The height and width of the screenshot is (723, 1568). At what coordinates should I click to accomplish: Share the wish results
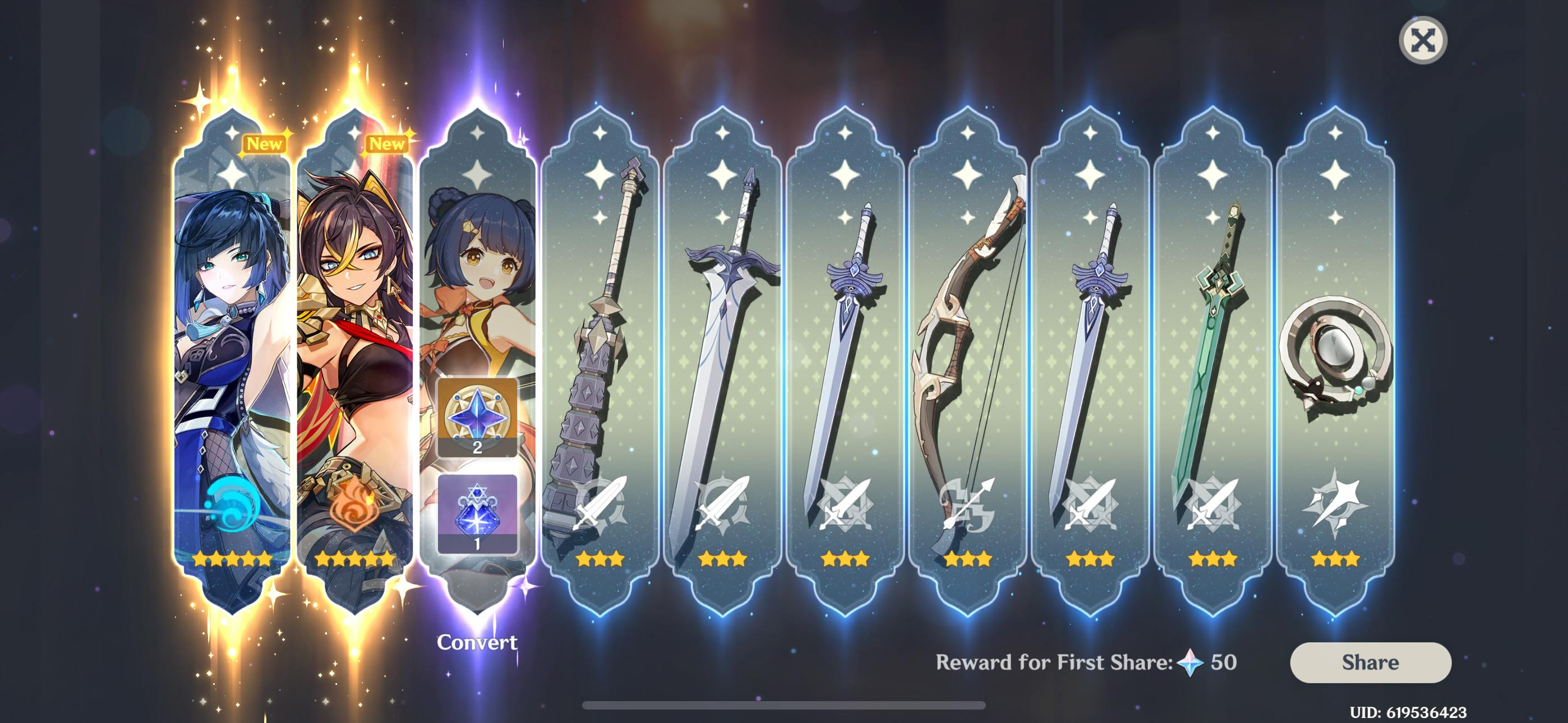point(1369,662)
